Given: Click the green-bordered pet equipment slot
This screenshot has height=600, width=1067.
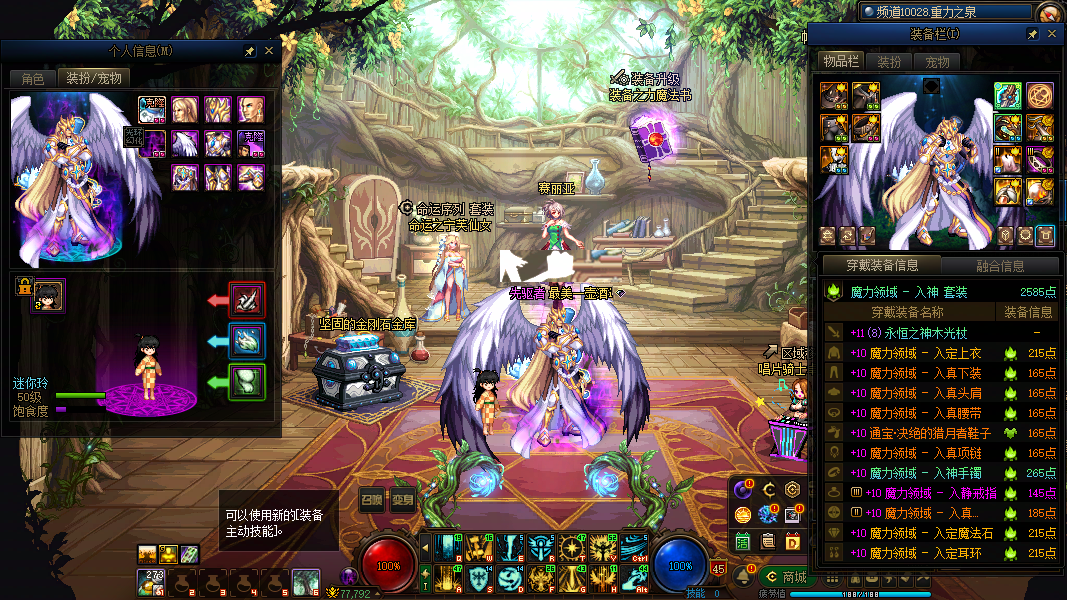Looking at the screenshot, I should pos(247,381).
